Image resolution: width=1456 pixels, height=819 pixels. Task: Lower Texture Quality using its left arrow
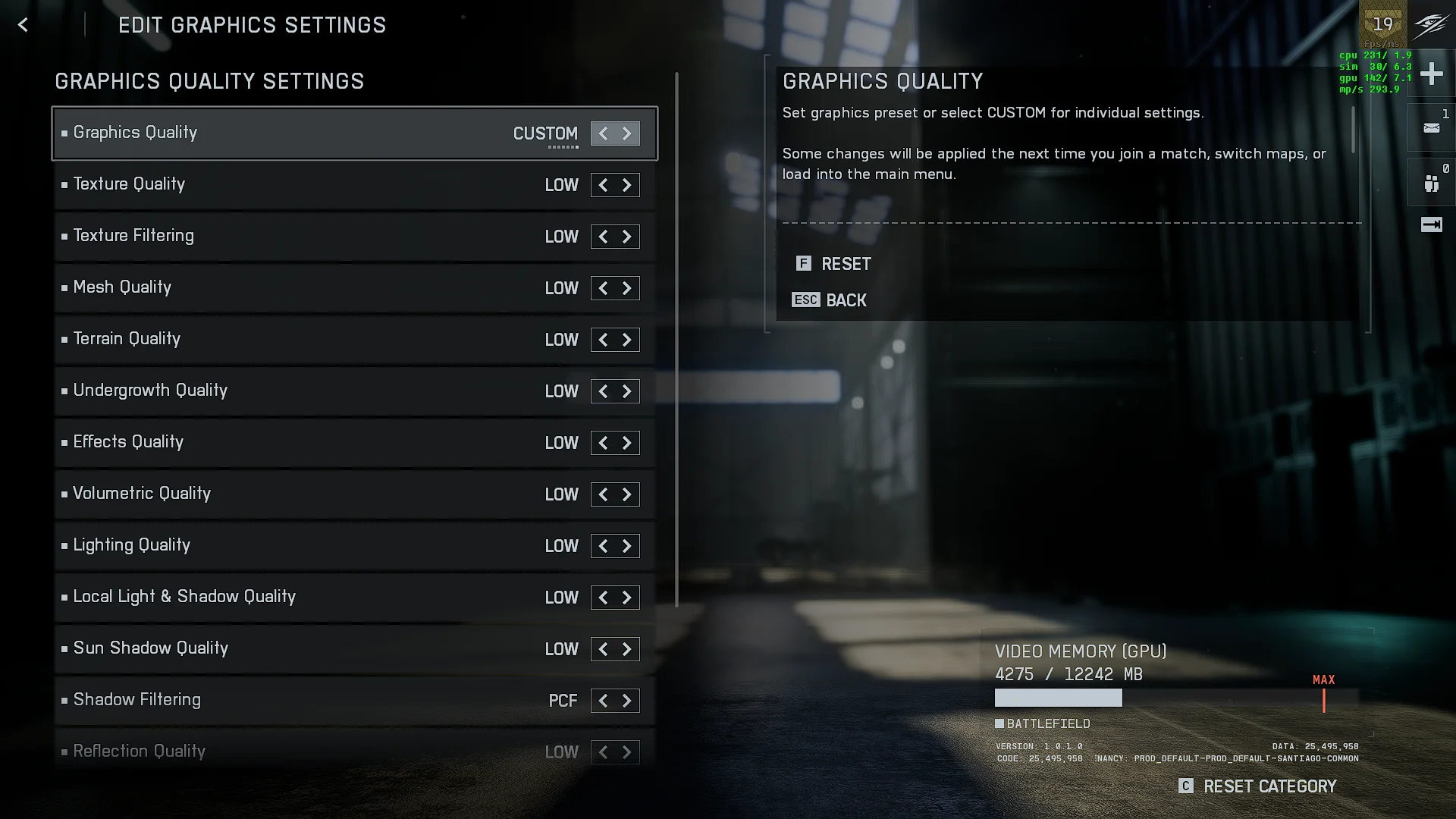pyautogui.click(x=603, y=185)
